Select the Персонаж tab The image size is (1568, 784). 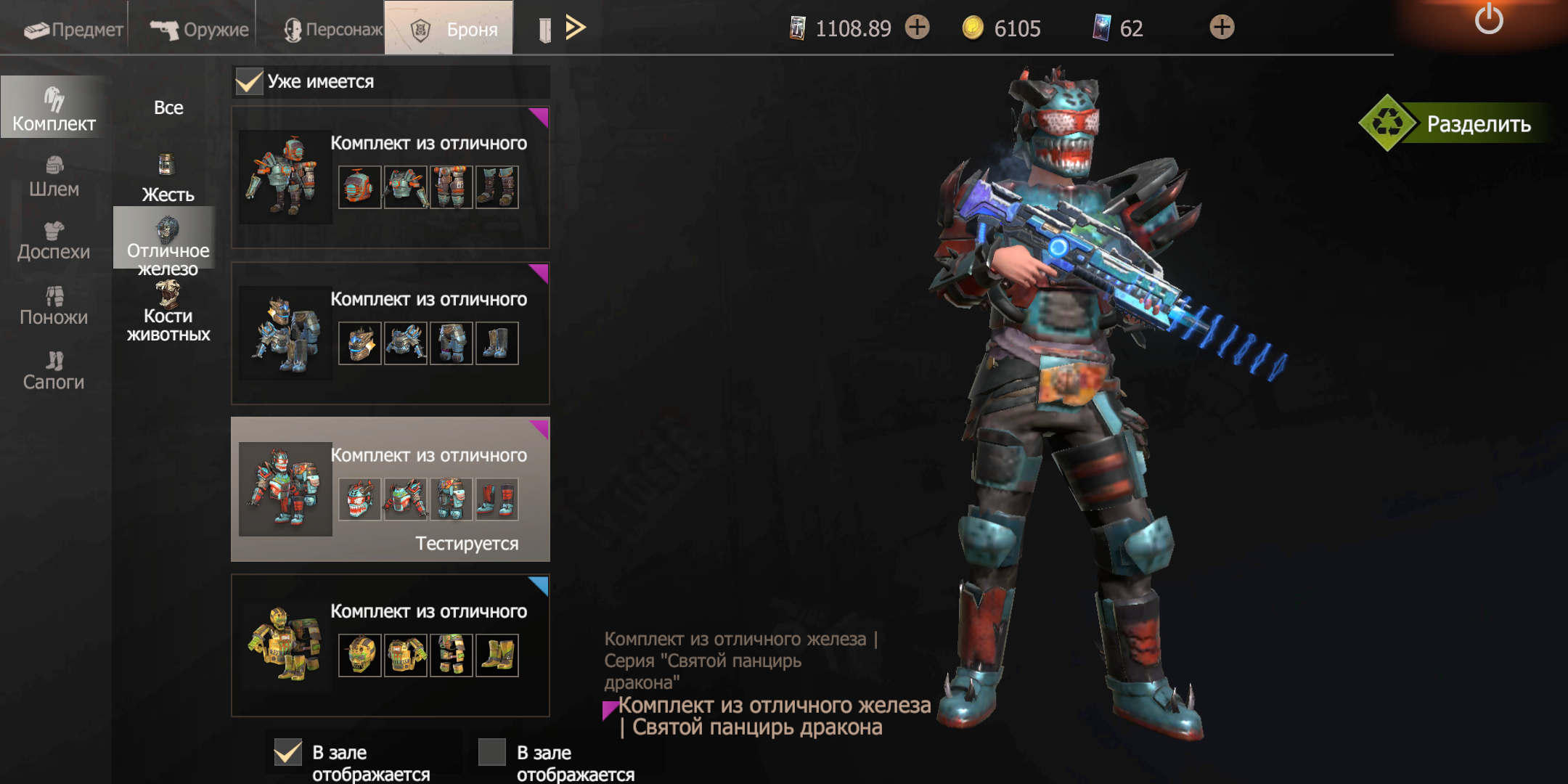[x=332, y=29]
